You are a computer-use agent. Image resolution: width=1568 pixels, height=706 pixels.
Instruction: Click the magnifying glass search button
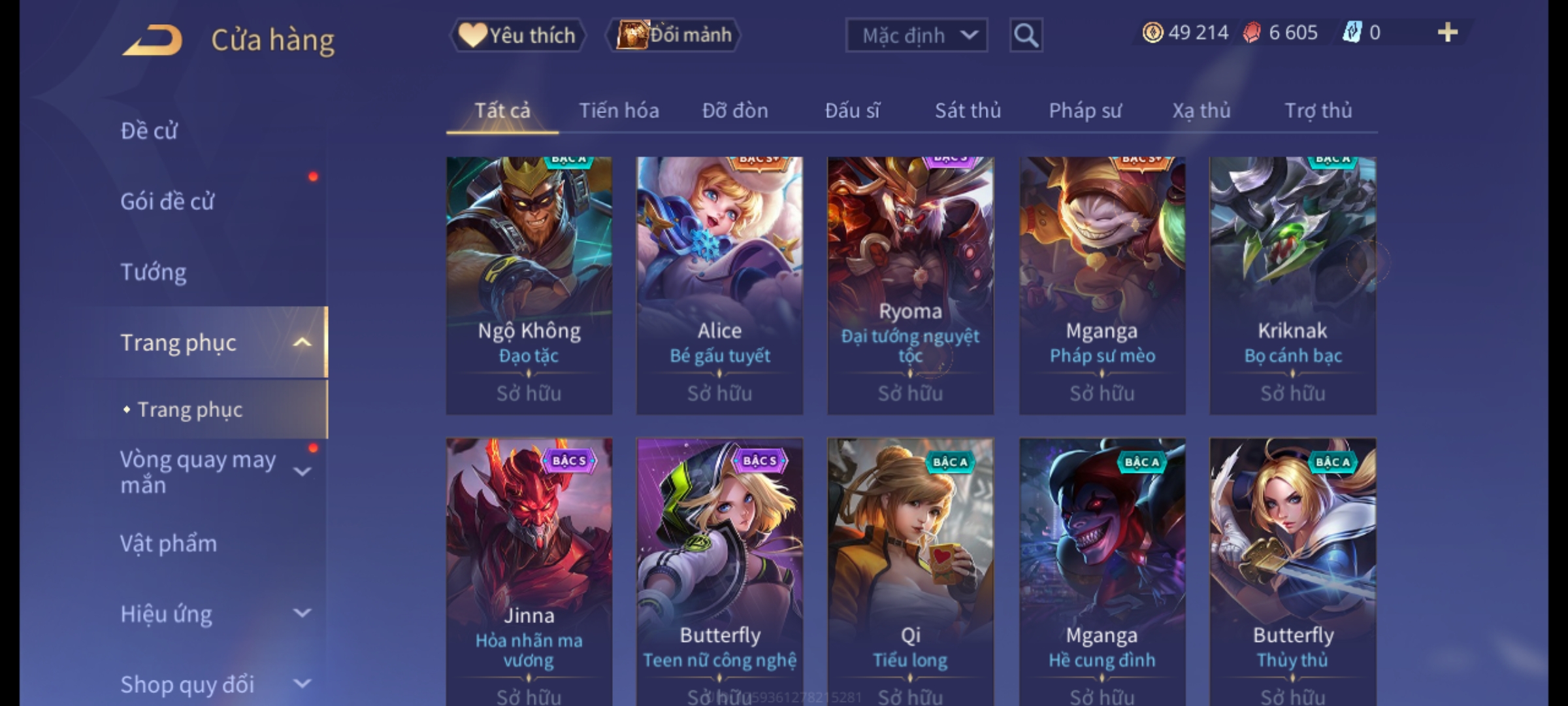(x=1026, y=35)
